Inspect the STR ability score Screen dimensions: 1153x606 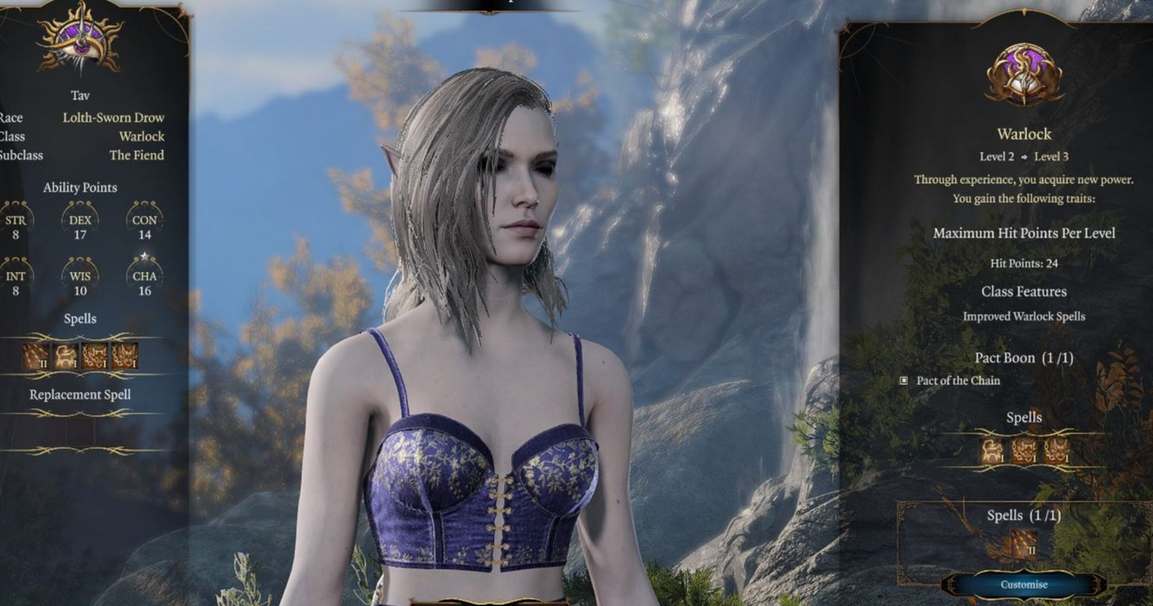coord(17,224)
